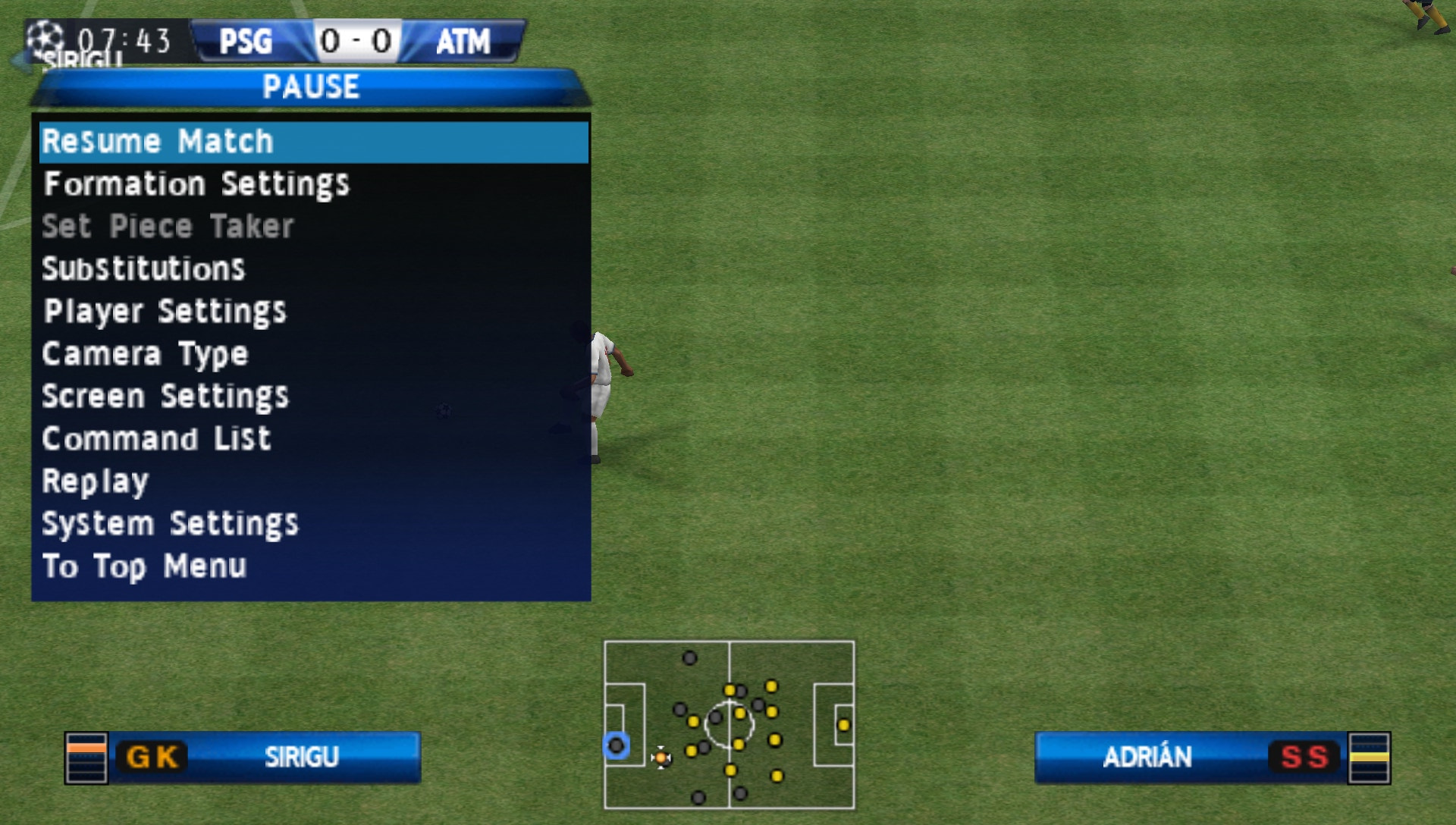Screen dimensions: 1456x825
Task: Open Formation Settings
Action: (196, 184)
